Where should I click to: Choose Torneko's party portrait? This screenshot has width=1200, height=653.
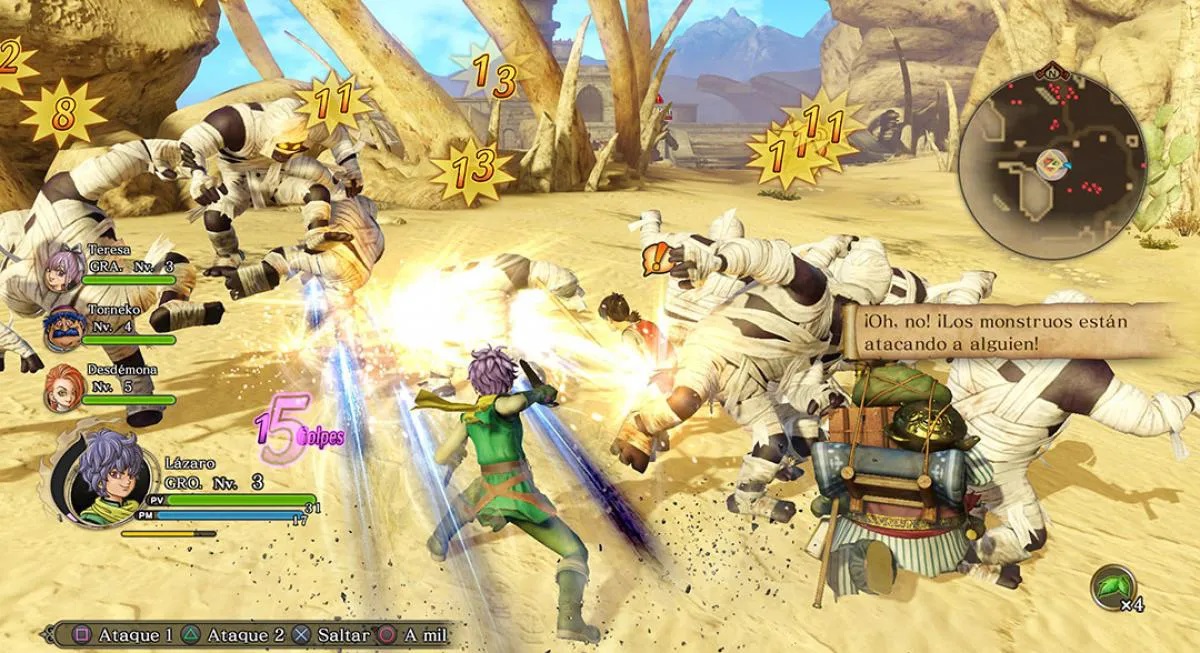pyautogui.click(x=63, y=328)
